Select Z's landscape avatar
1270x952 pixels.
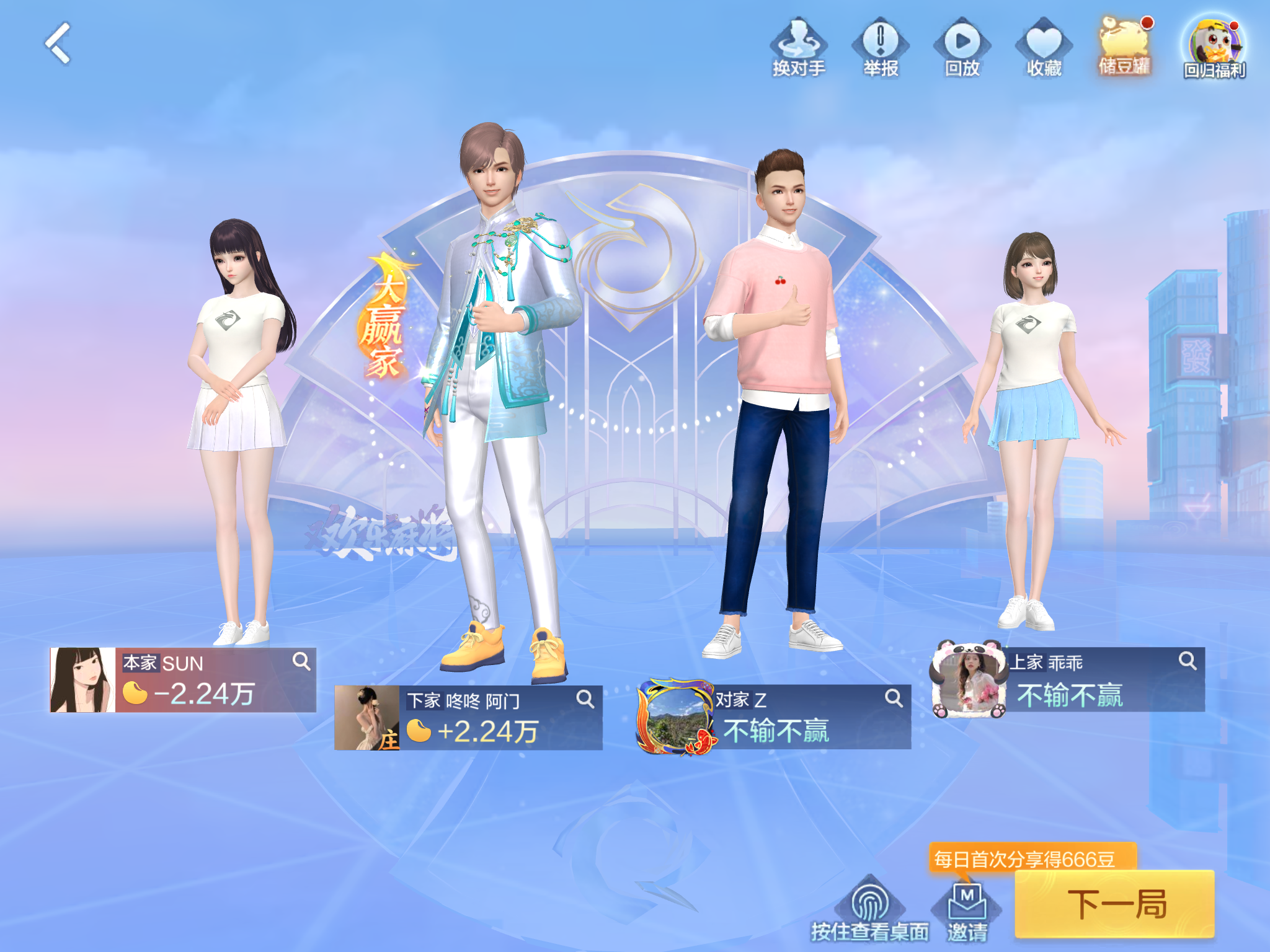pyautogui.click(x=676, y=717)
